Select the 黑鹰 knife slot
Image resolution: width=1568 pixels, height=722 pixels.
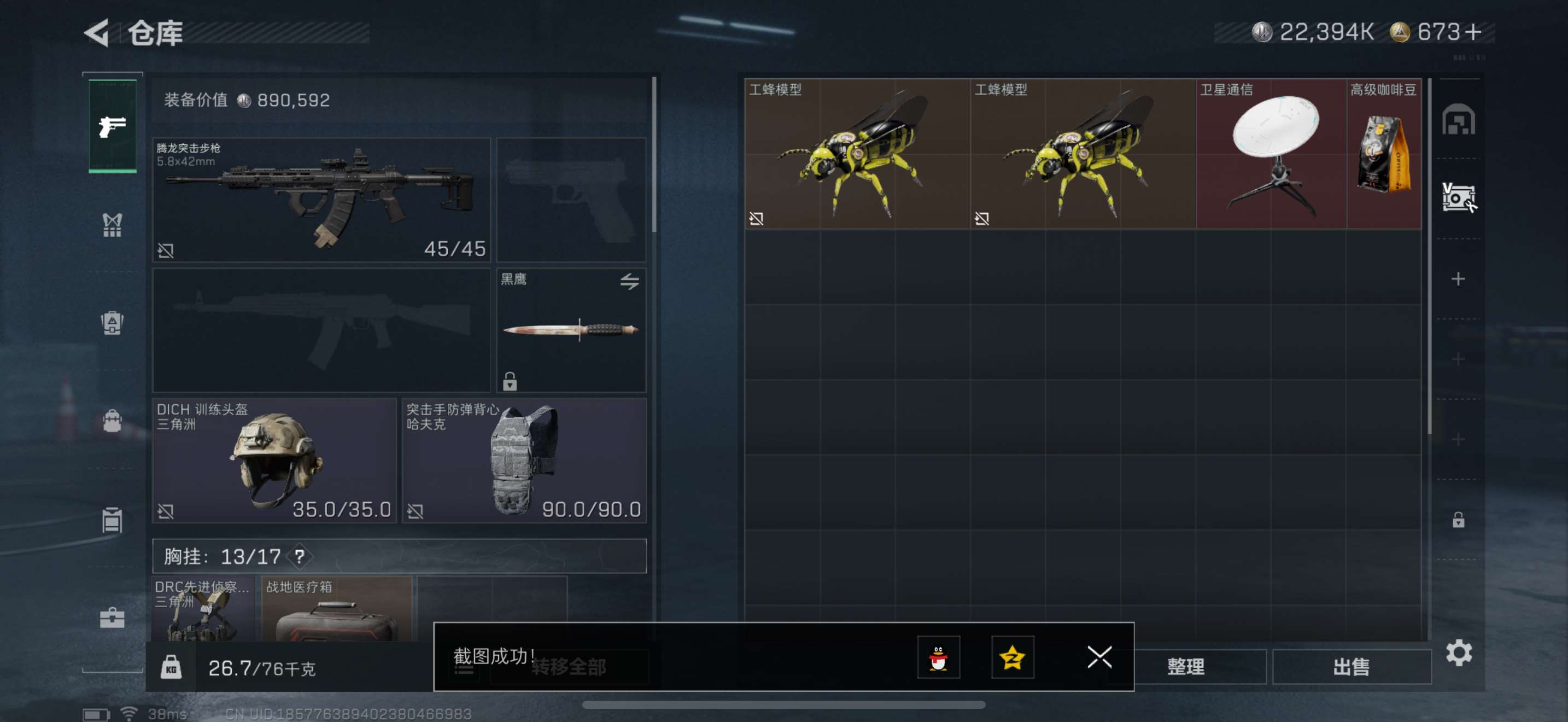(570, 330)
